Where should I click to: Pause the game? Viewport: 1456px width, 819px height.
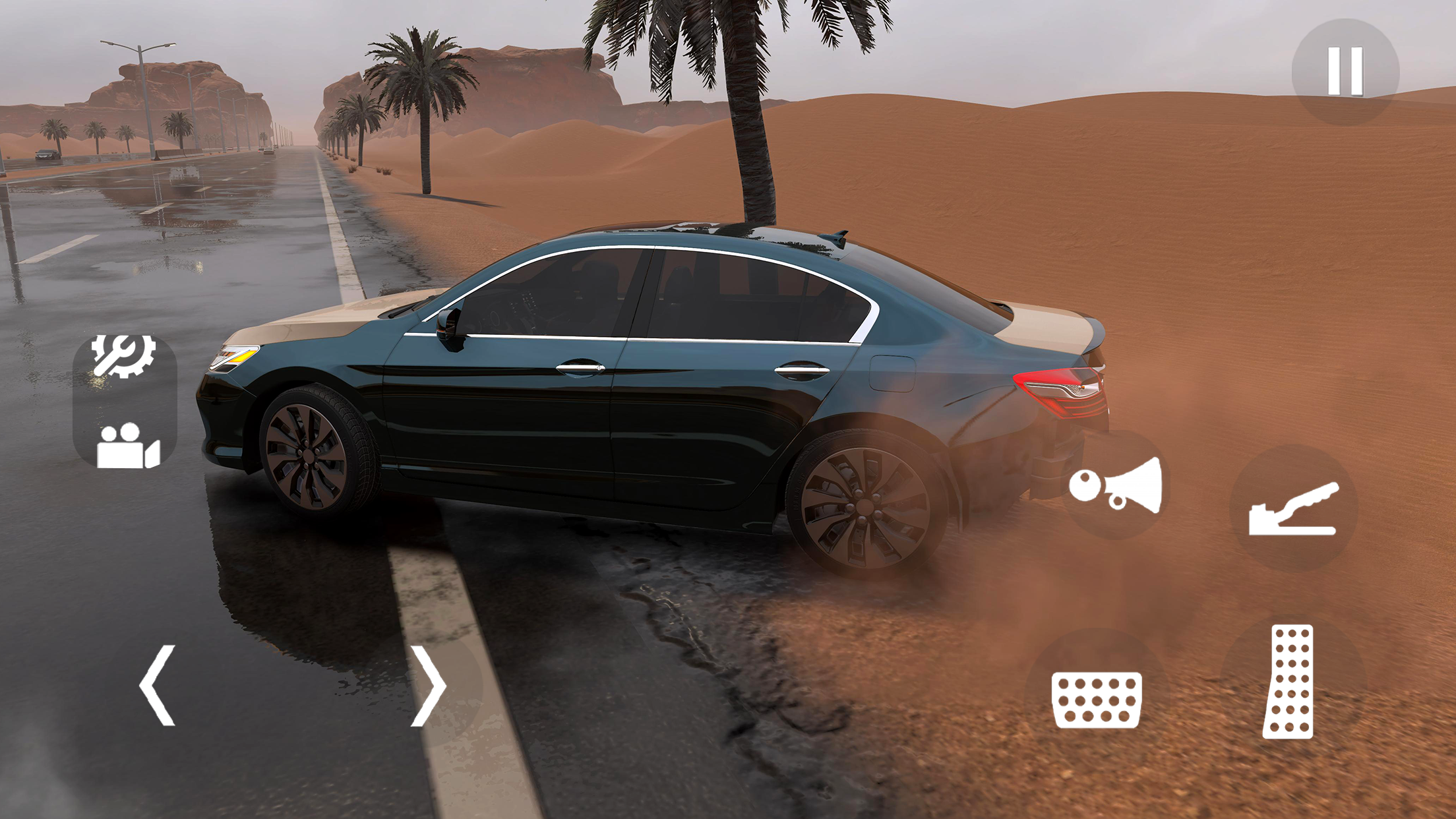point(1345,71)
